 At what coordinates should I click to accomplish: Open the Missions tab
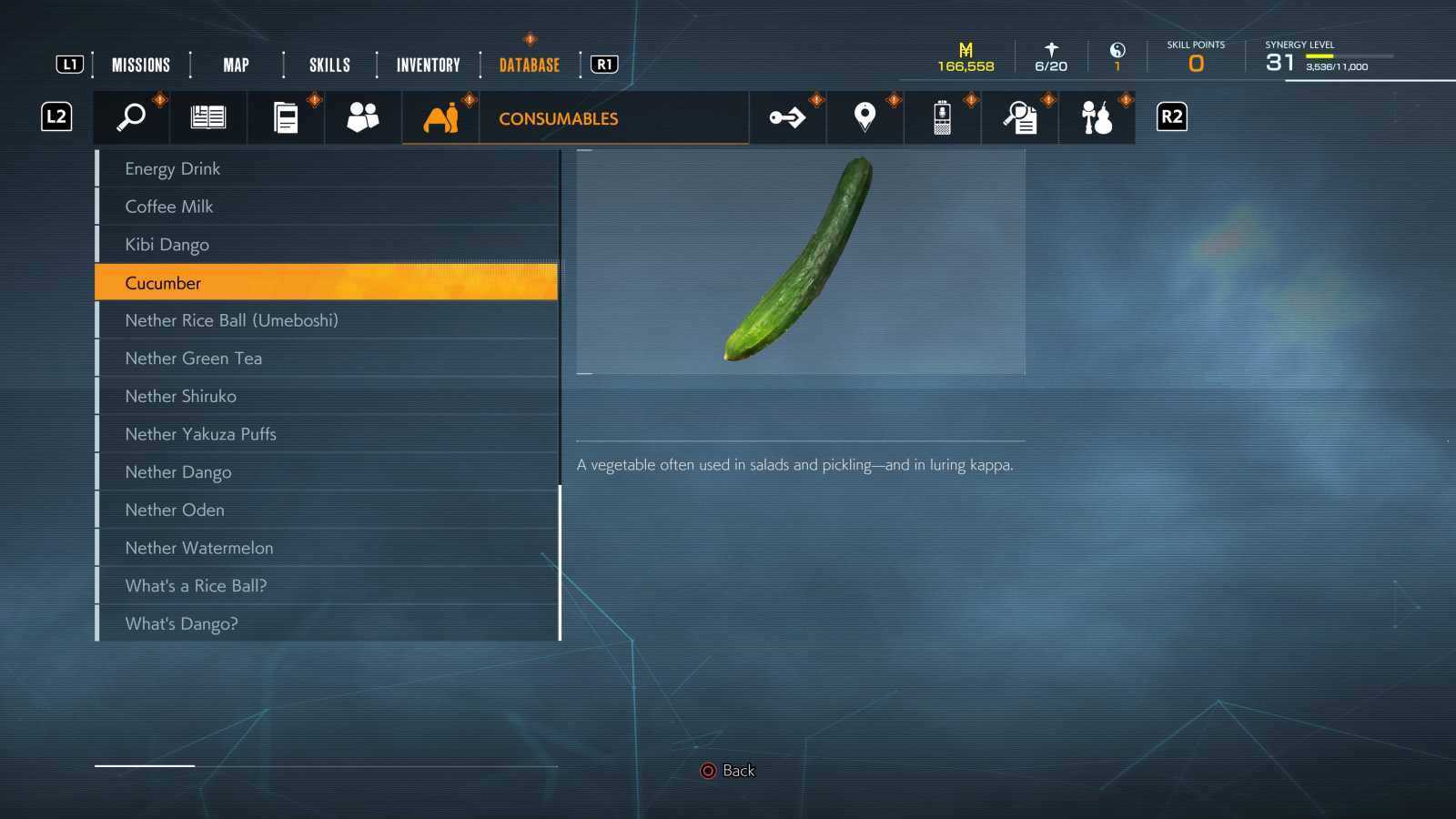coord(141,65)
